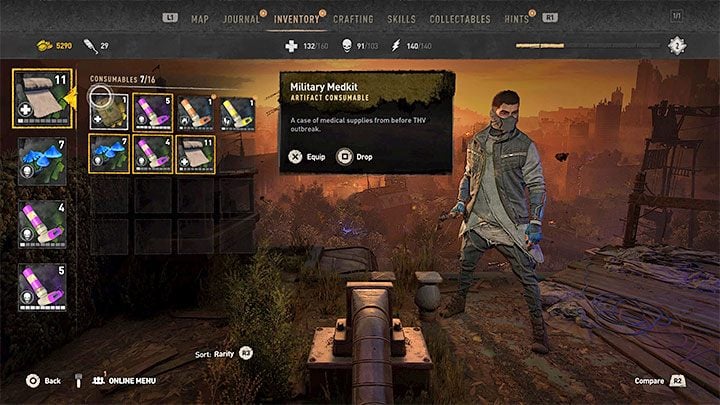View the Hints tab
Viewport: 720px width, 405px height.
point(517,19)
